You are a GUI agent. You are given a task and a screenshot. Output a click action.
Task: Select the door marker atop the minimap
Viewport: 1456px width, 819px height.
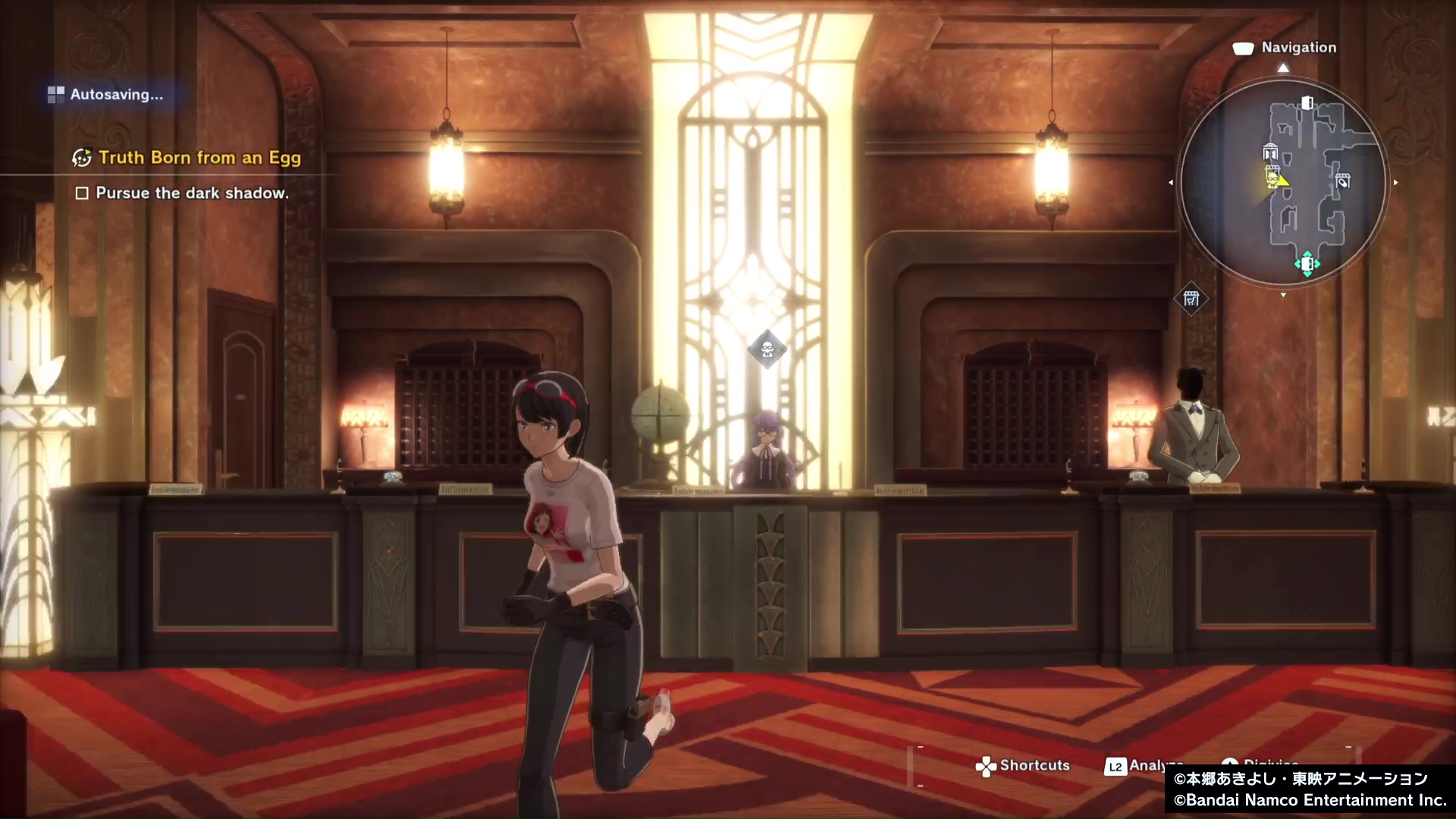[x=1307, y=102]
